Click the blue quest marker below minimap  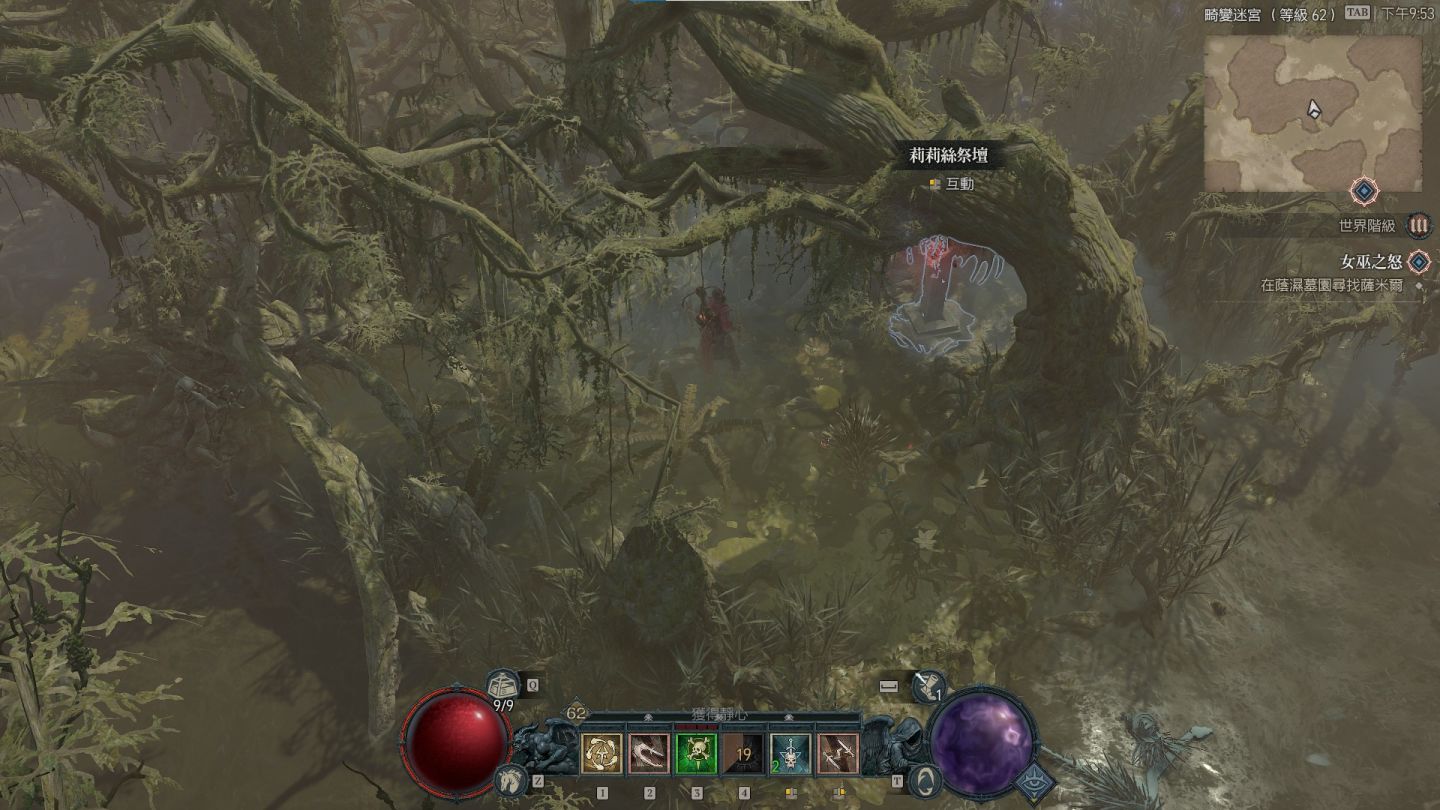(x=1364, y=190)
